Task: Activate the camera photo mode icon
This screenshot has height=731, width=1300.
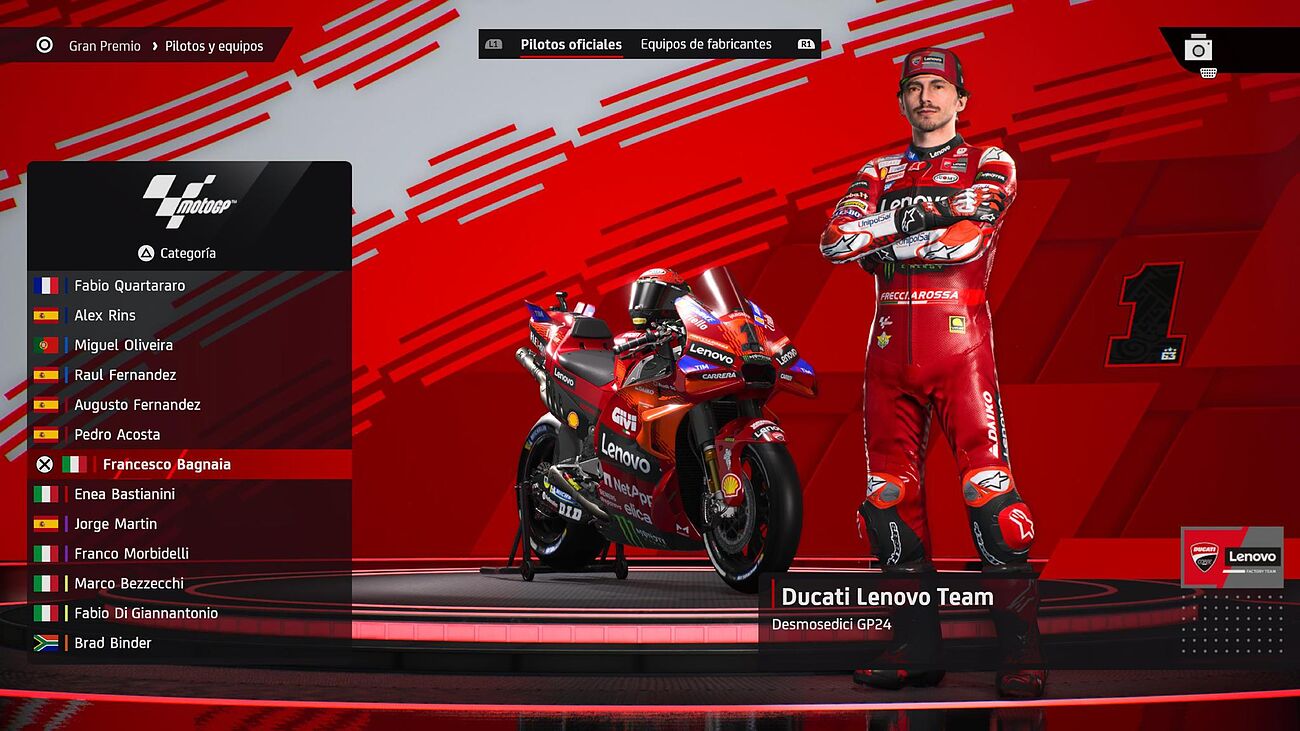Action: [1198, 48]
